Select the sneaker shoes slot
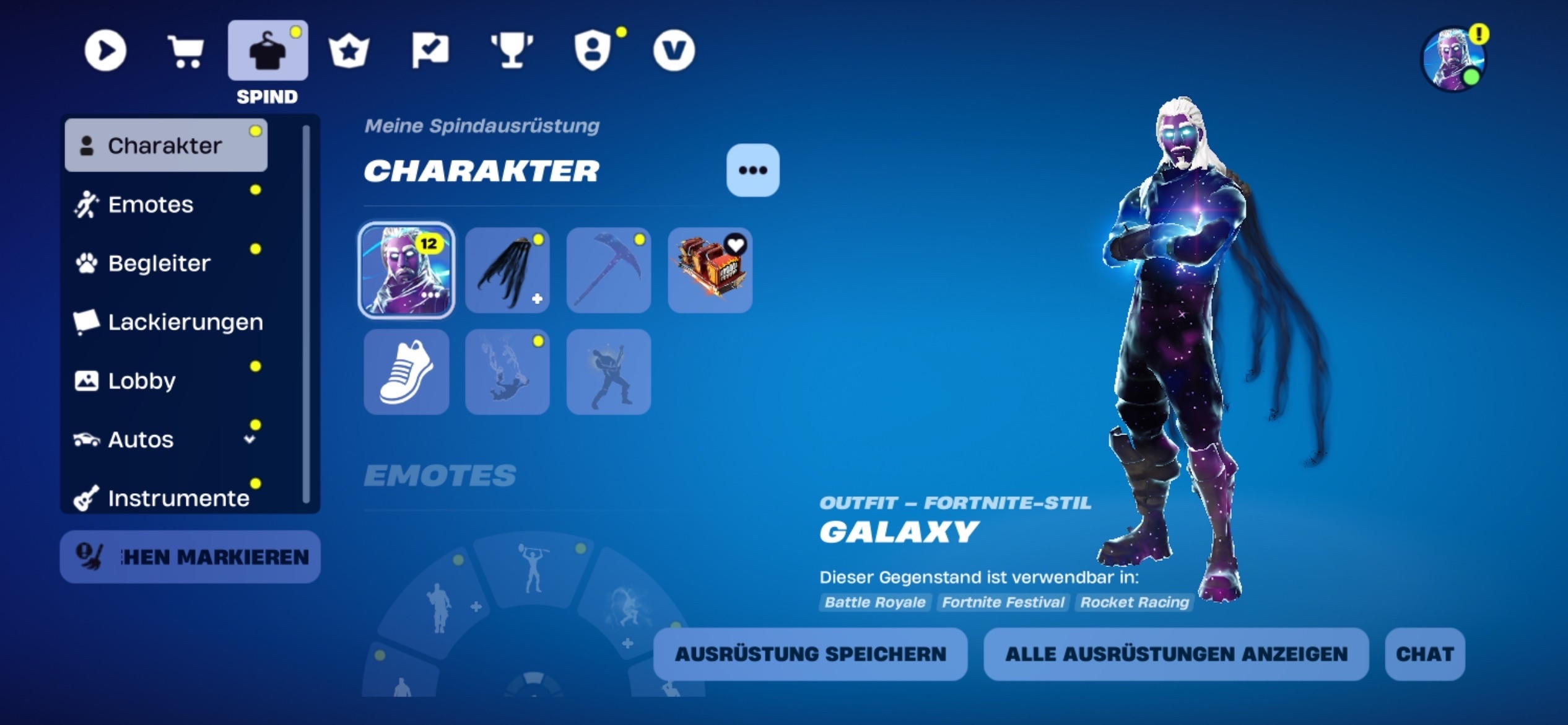1568x725 pixels. tap(406, 372)
